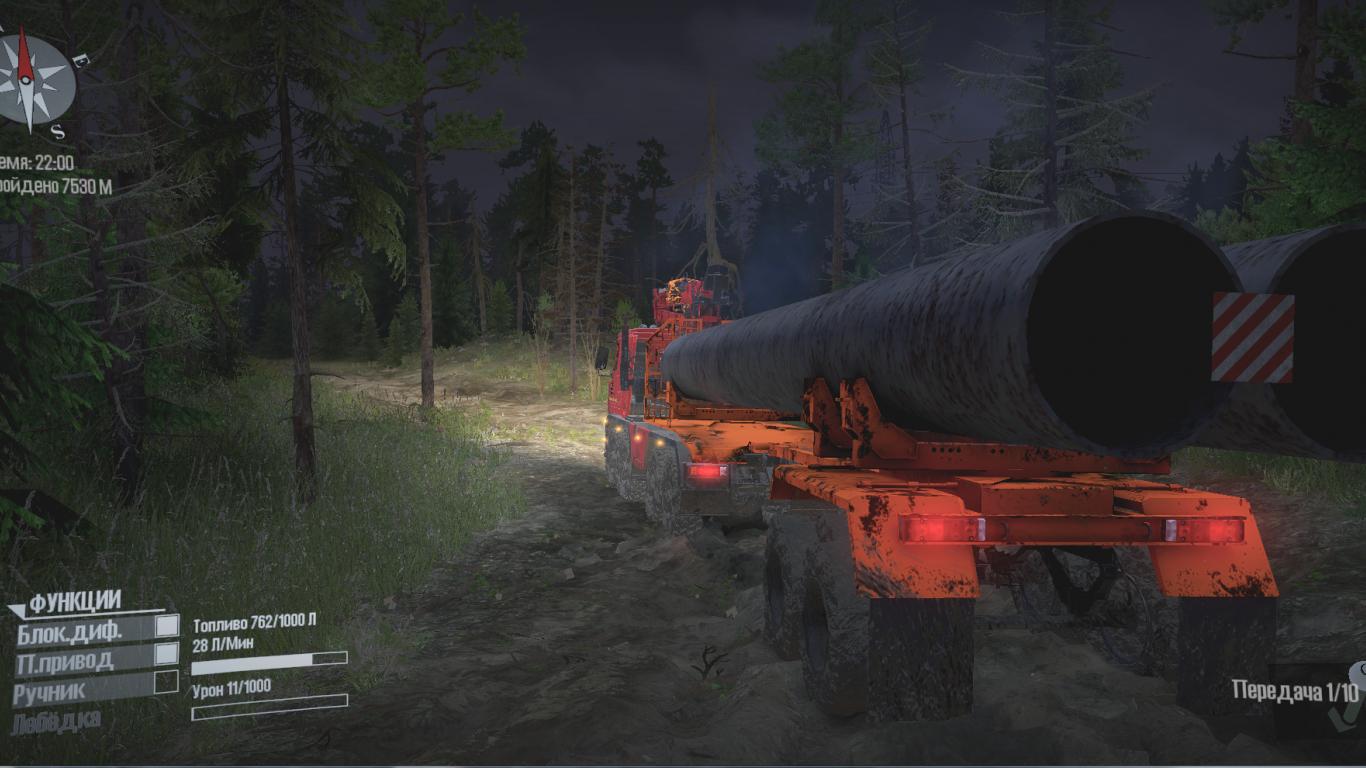Viewport: 1366px width, 768px height.
Task: Activate the Лебедка winch function
Action: 56,722
